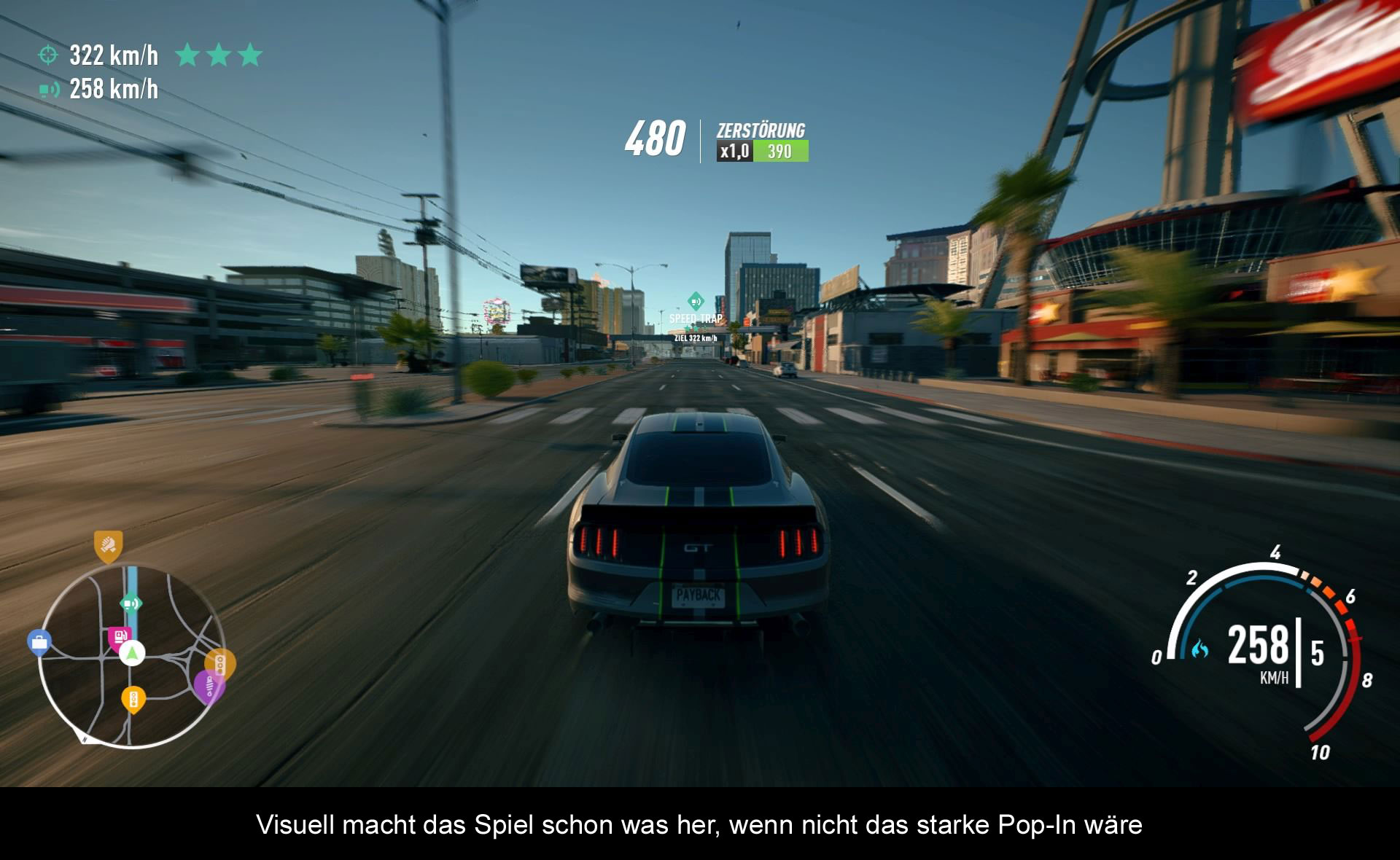This screenshot has width=1400, height=860.
Task: Choose the blue briefcase map marker
Action: click(x=39, y=643)
